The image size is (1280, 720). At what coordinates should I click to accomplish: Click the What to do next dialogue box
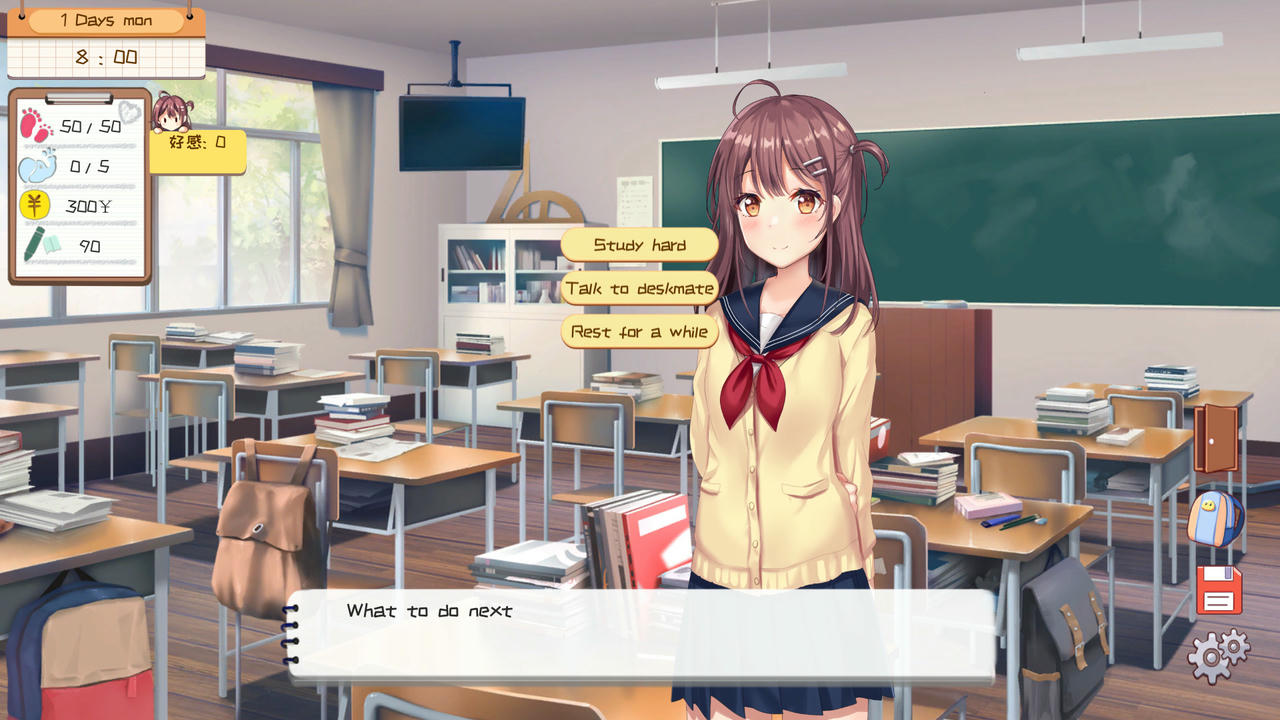click(x=640, y=637)
